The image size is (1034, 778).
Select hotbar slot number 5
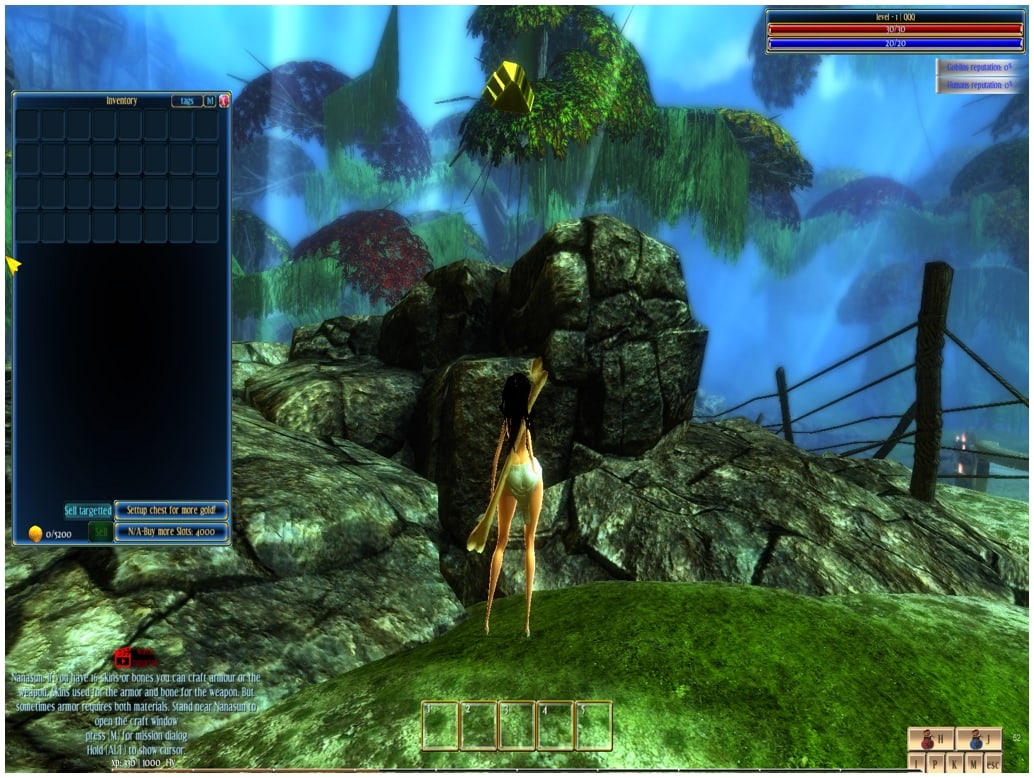click(x=593, y=726)
